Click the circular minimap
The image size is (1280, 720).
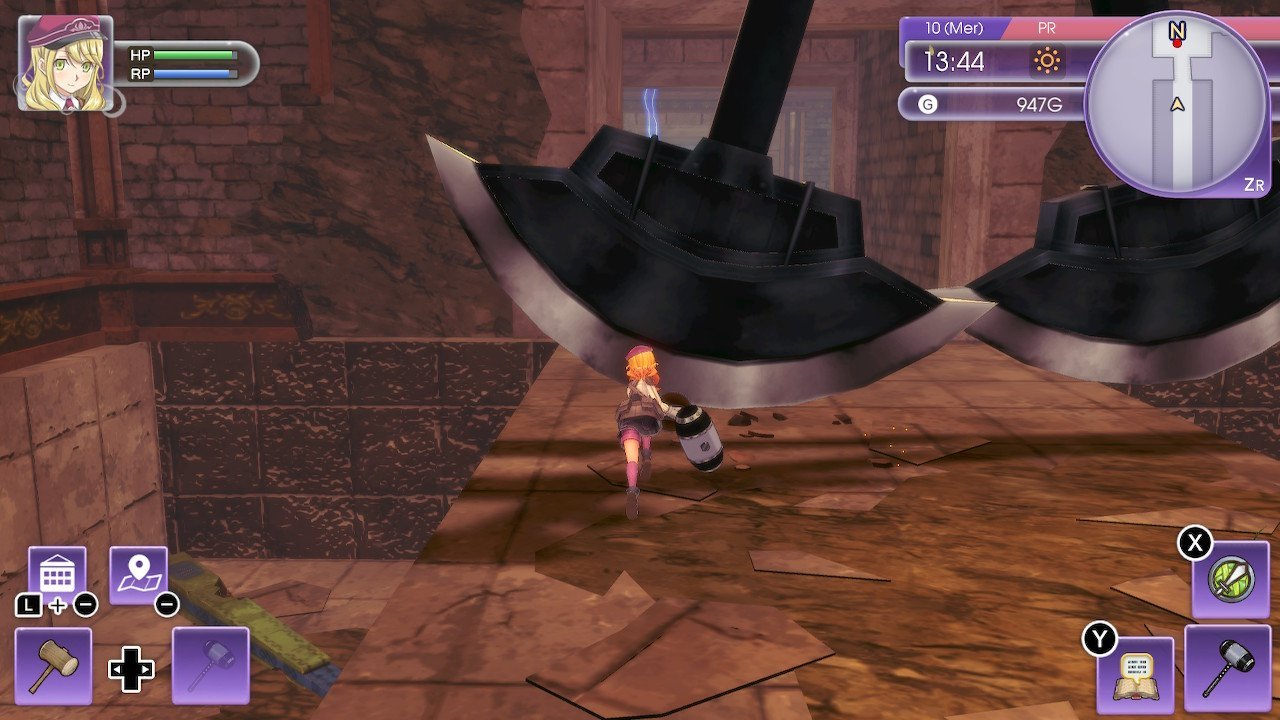(x=1176, y=103)
